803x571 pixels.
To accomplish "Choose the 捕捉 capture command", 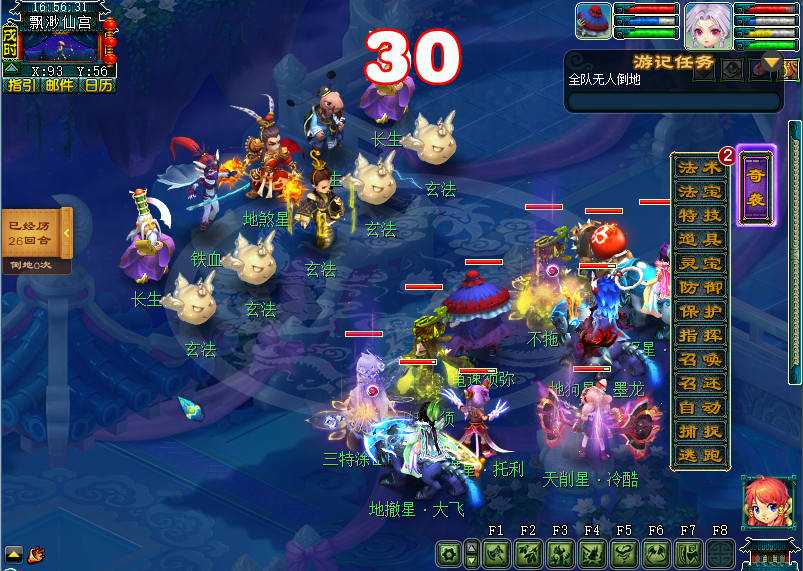I will pyautogui.click(x=699, y=431).
